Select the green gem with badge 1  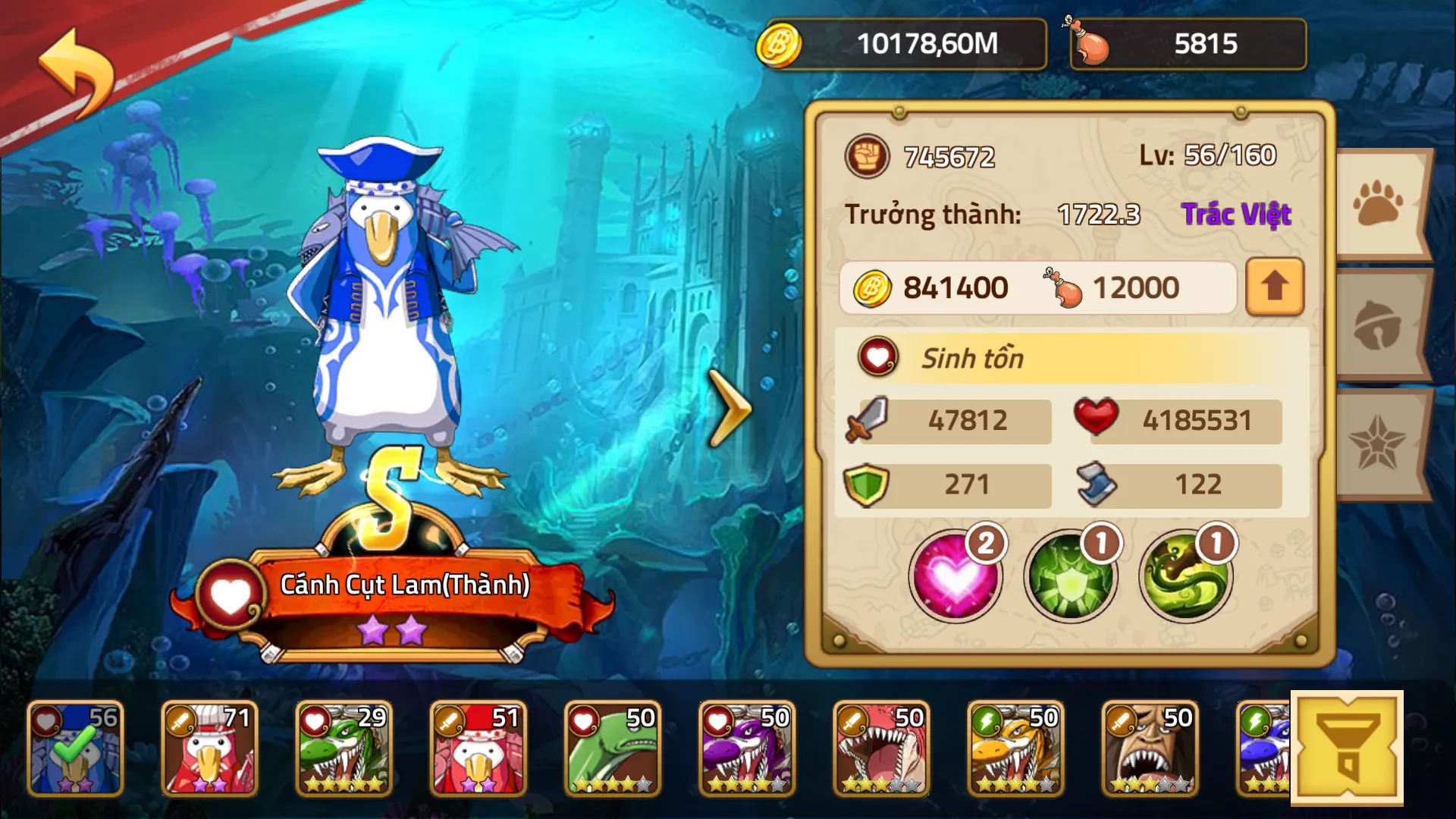pos(1069,576)
